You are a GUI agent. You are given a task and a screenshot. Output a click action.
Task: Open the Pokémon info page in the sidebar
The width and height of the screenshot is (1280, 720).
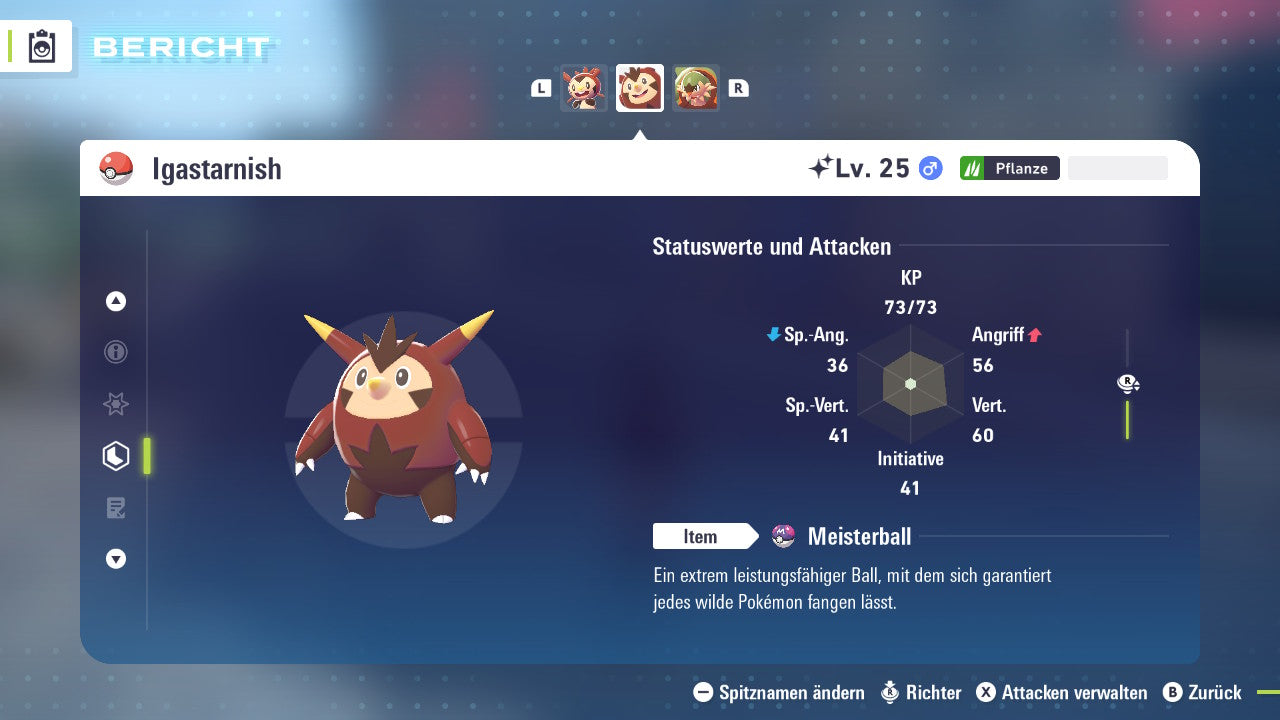click(x=115, y=352)
